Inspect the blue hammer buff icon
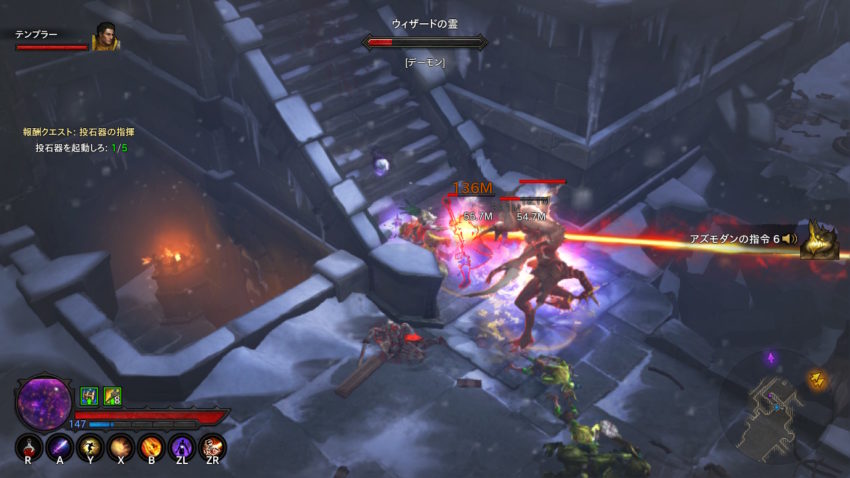 point(88,395)
